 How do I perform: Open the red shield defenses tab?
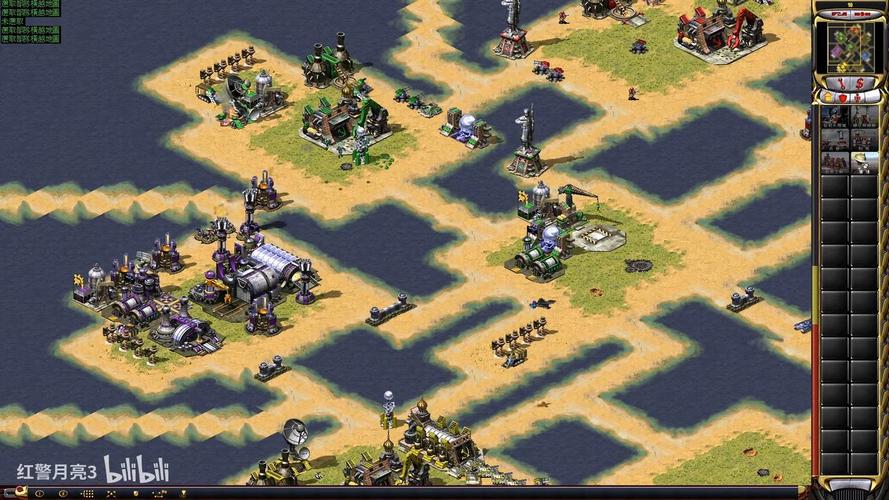[x=842, y=97]
